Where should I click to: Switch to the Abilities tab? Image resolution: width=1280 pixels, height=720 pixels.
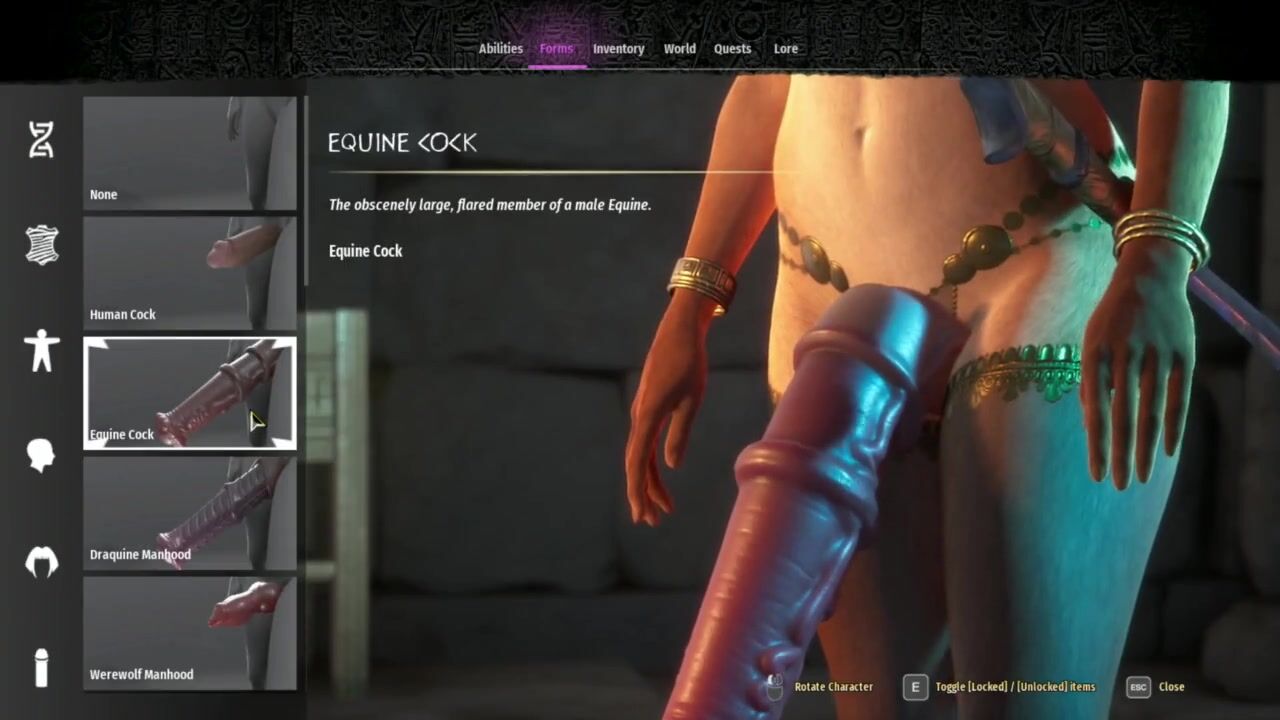coord(500,48)
